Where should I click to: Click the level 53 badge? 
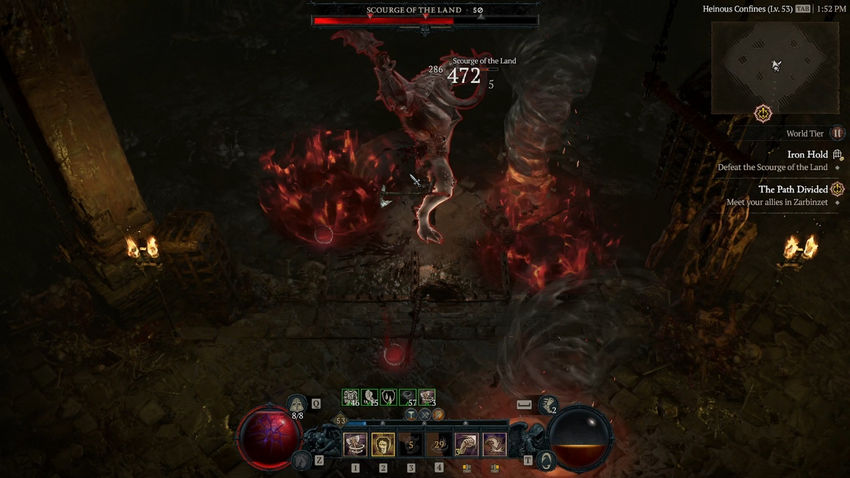[340, 422]
